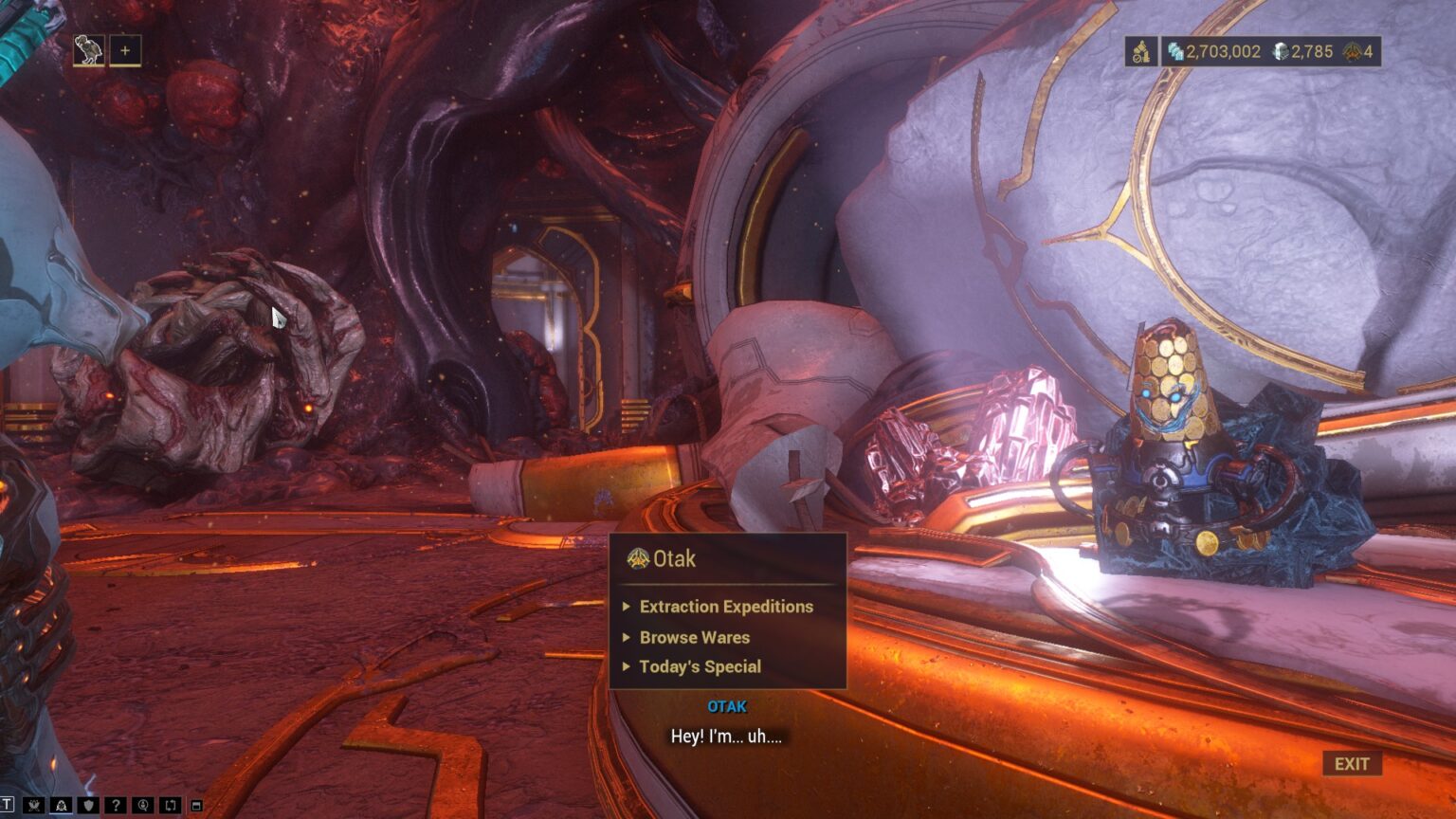Toggle the loop icon on the bottom bar

click(x=169, y=805)
